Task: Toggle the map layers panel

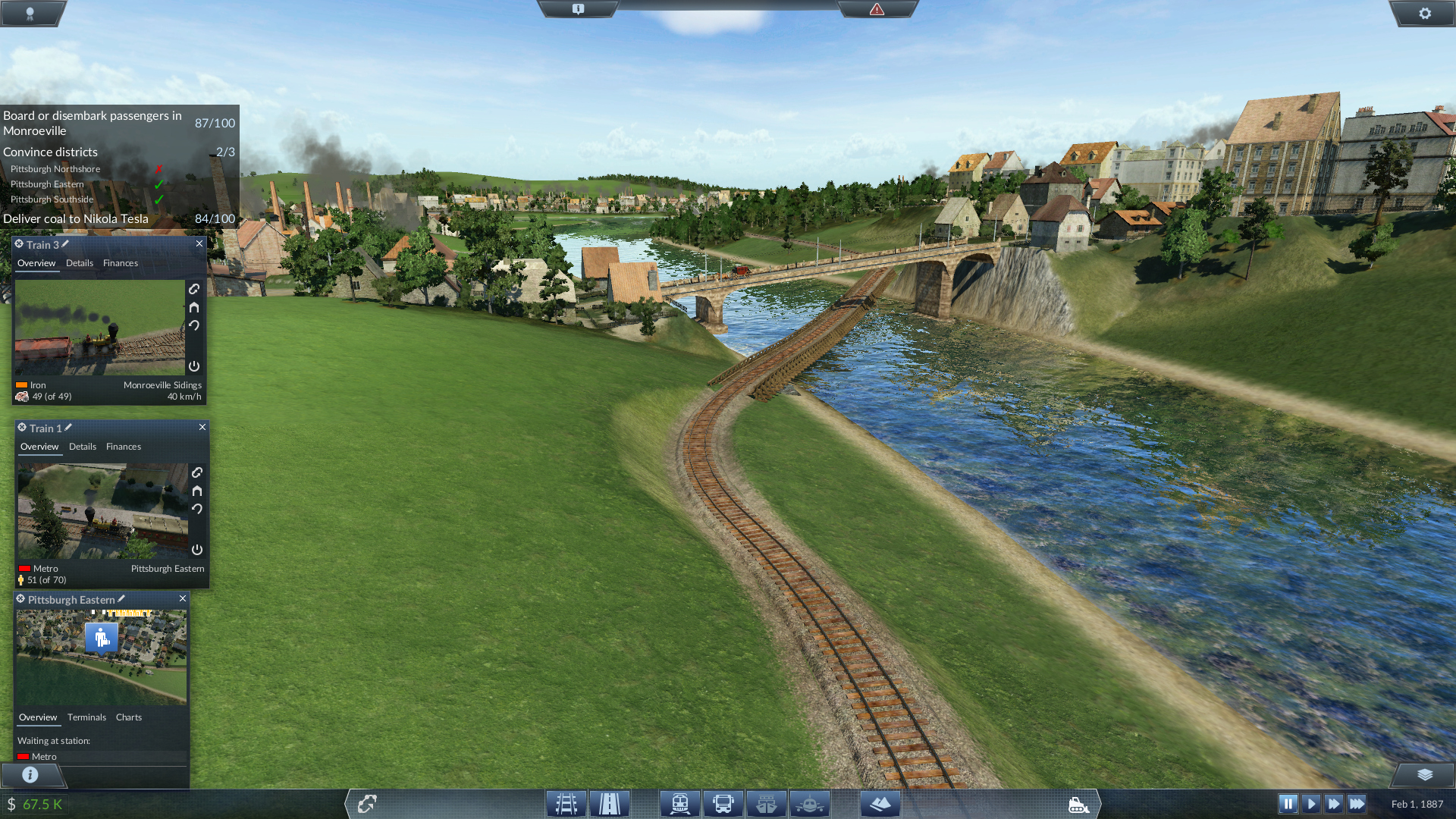Action: (x=1425, y=774)
